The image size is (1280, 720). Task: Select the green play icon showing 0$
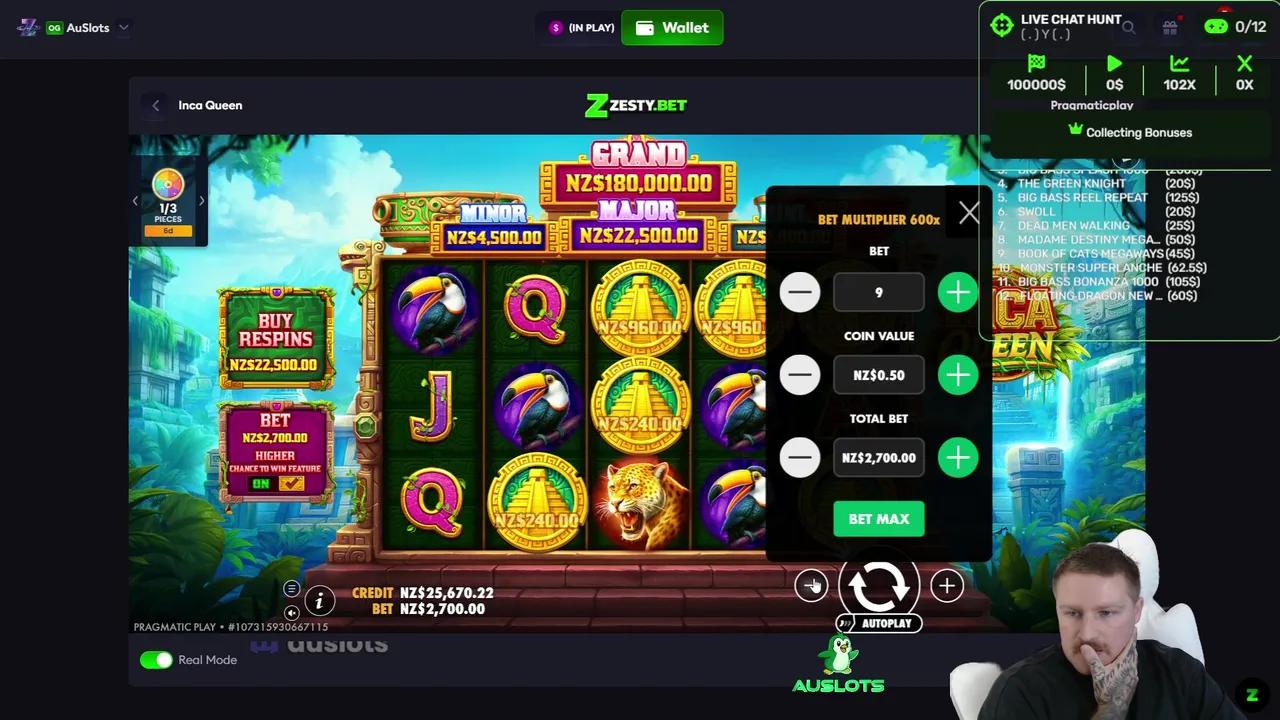point(1114,64)
